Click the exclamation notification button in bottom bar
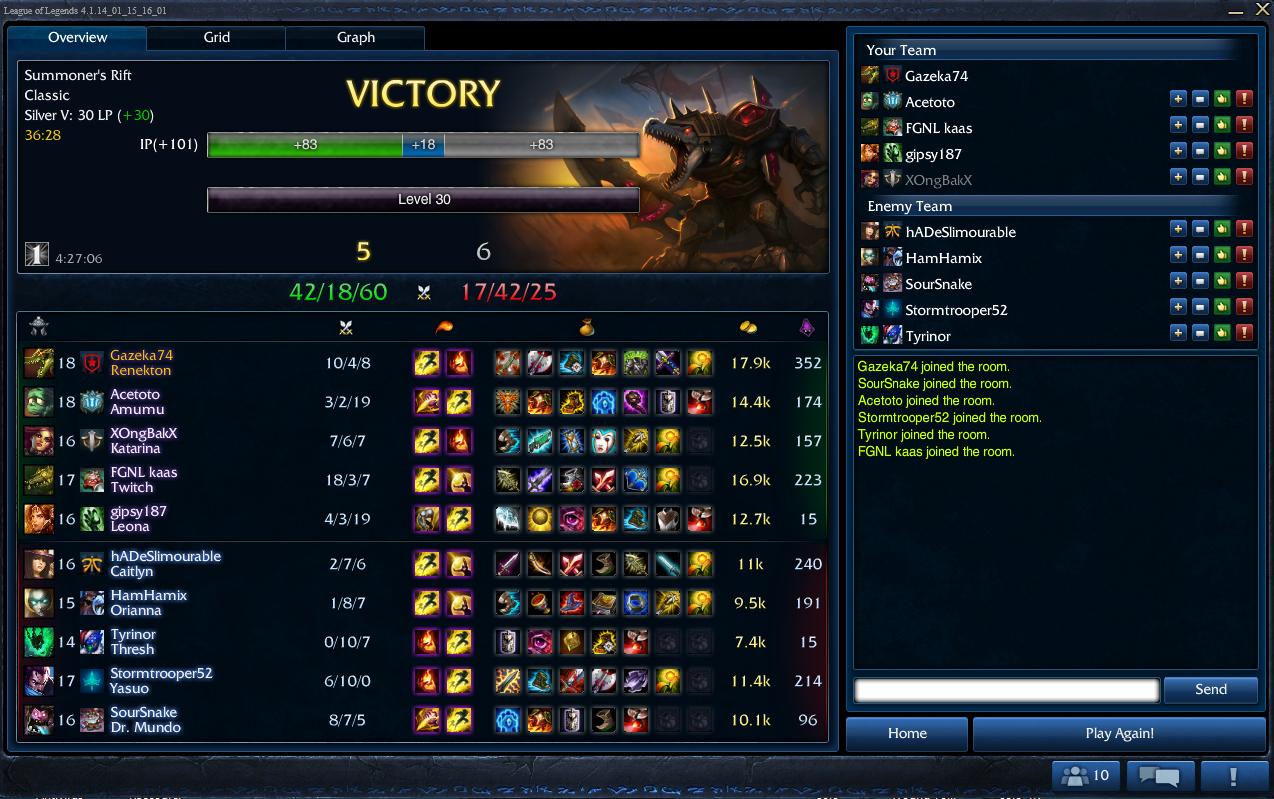 tap(1233, 775)
